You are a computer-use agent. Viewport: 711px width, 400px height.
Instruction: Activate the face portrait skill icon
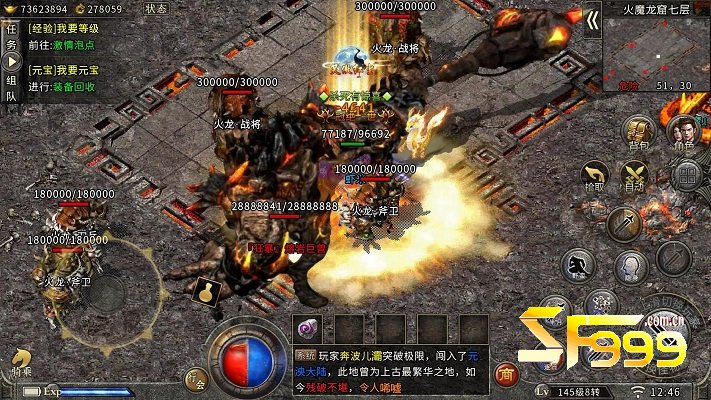click(x=629, y=267)
